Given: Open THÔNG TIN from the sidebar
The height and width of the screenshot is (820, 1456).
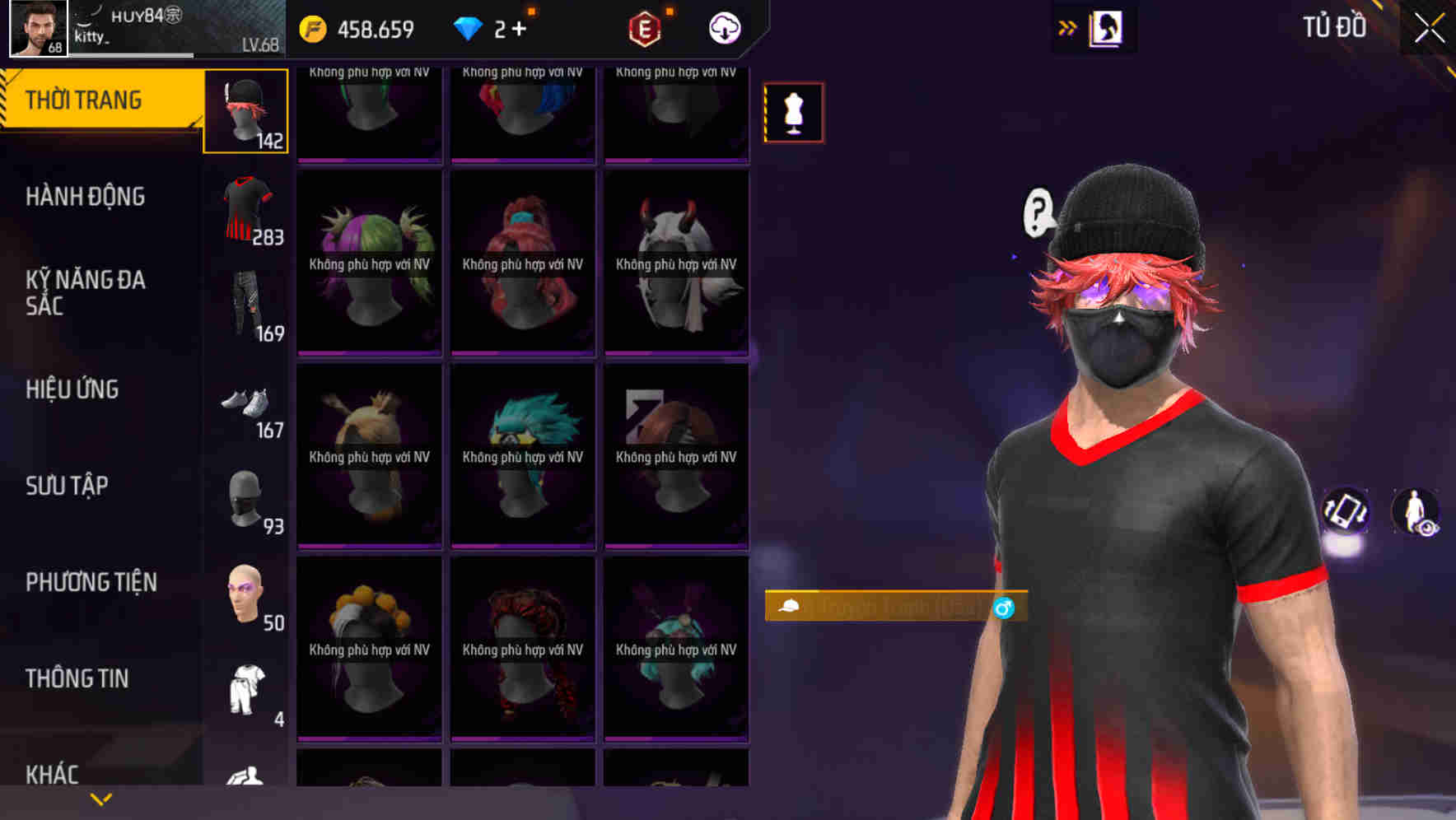Looking at the screenshot, I should click(x=76, y=678).
